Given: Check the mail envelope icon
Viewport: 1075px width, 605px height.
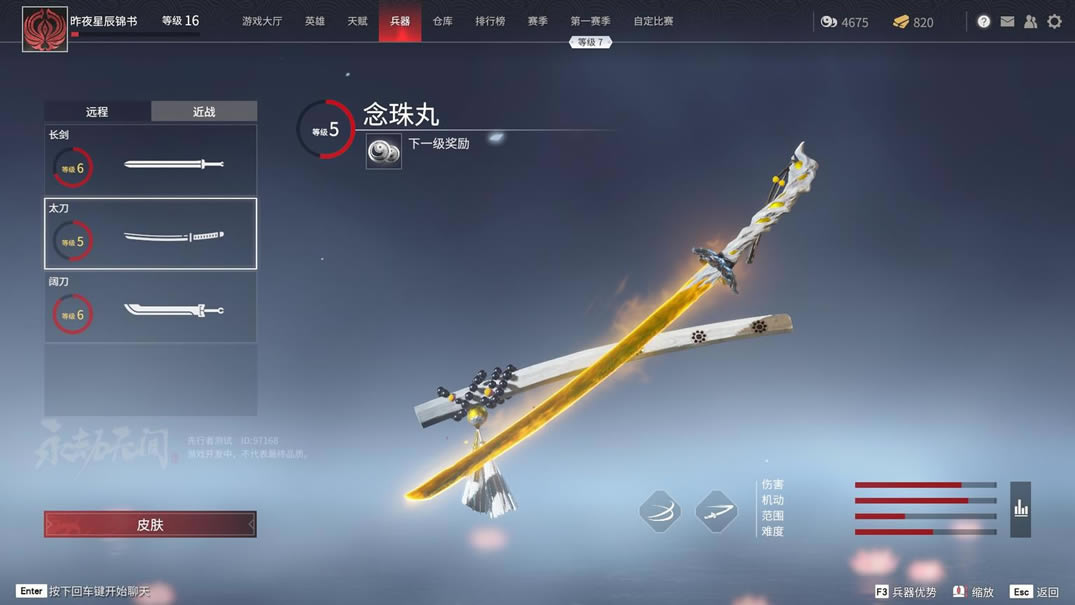Looking at the screenshot, I should point(1007,21).
